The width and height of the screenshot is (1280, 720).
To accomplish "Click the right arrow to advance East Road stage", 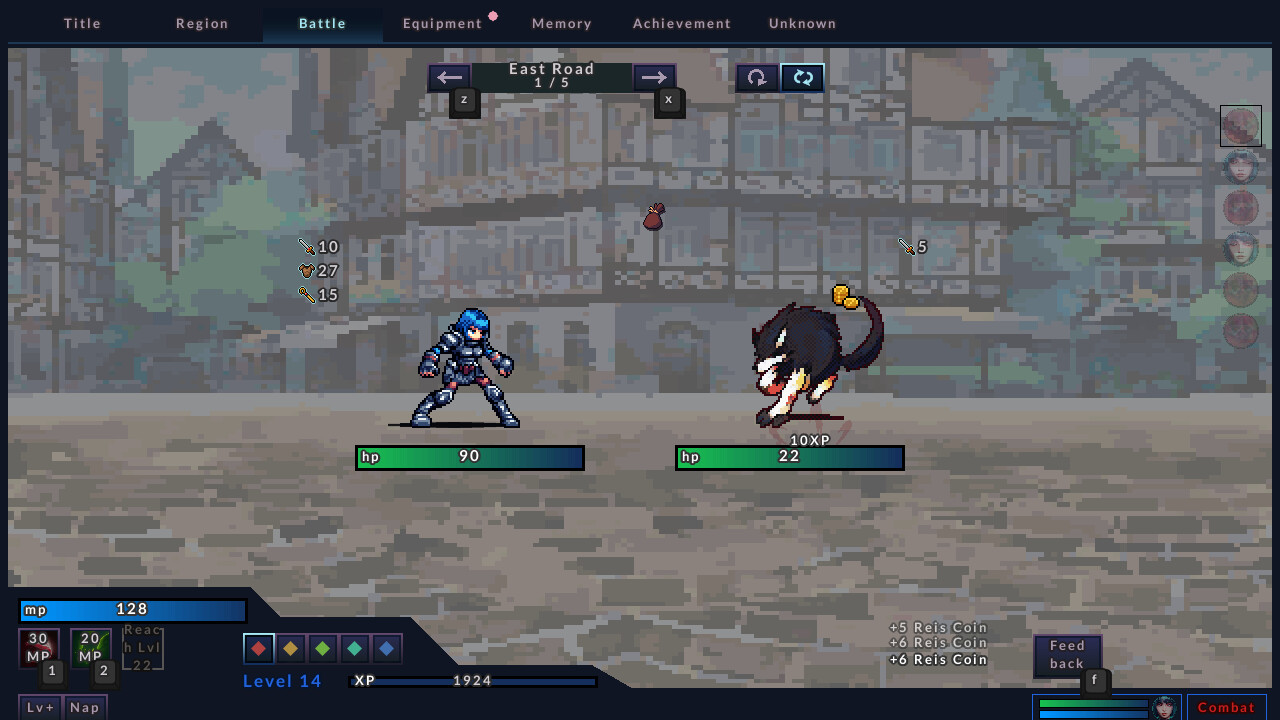I will [655, 77].
